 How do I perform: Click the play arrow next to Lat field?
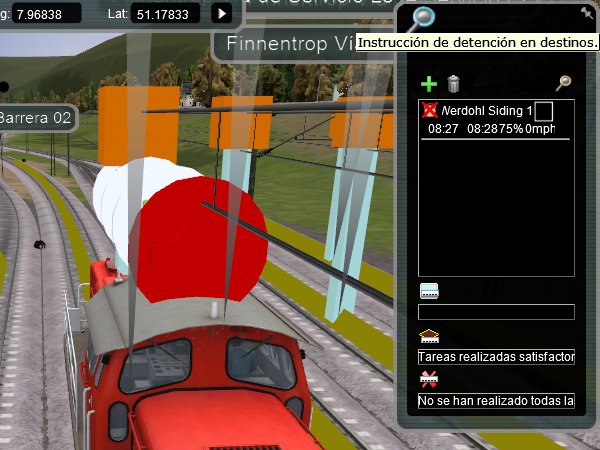[222, 13]
